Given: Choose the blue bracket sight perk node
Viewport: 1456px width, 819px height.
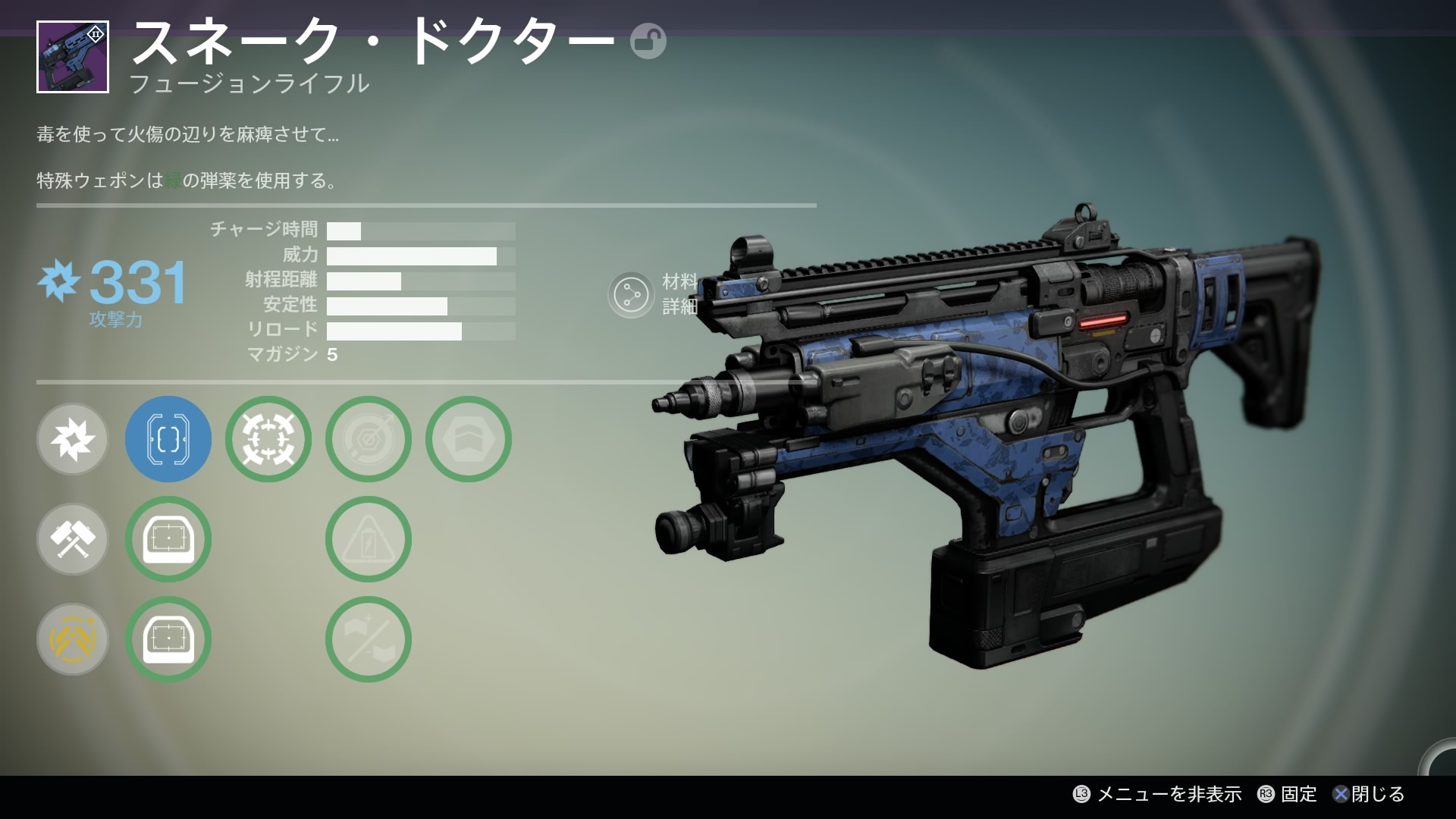Looking at the screenshot, I should pos(168,439).
